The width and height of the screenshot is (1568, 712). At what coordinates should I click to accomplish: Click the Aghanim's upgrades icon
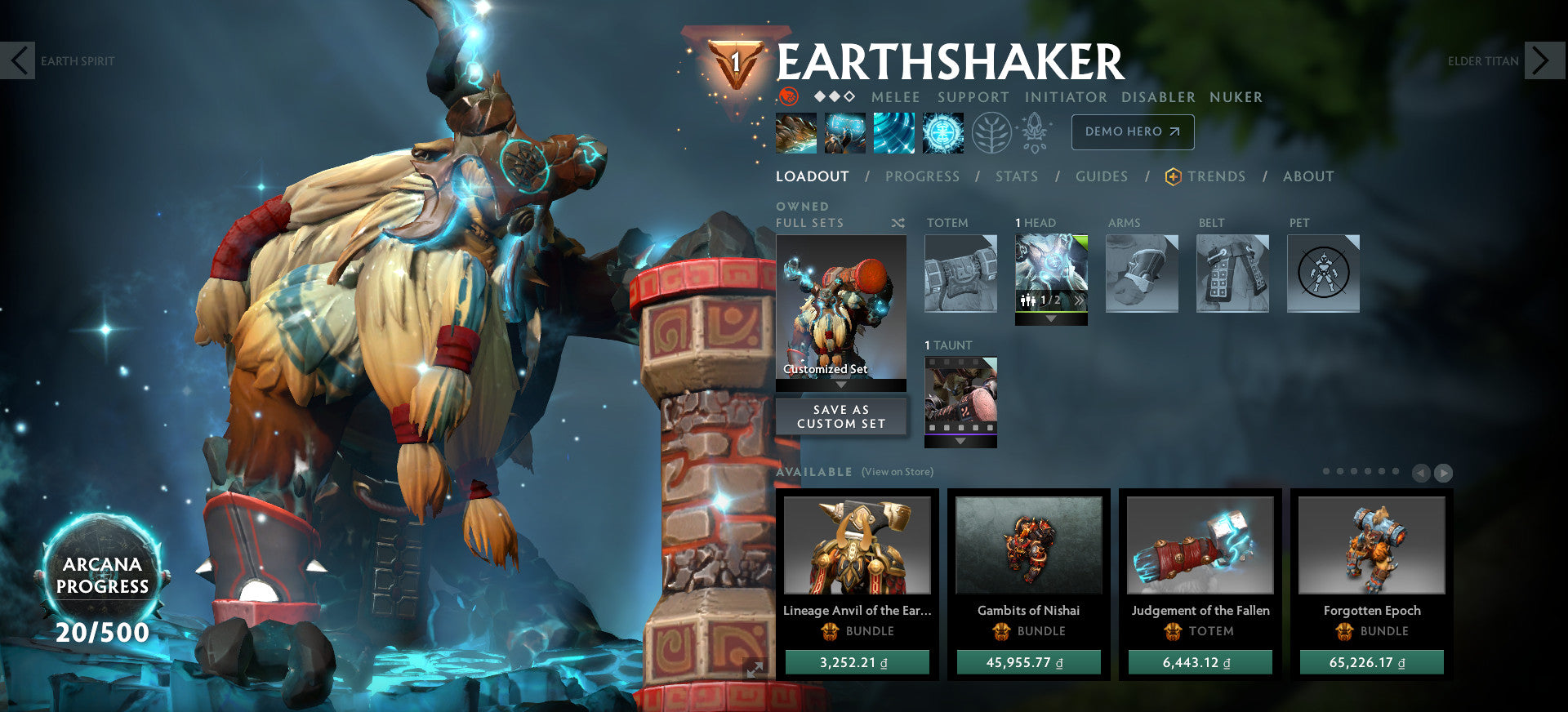click(x=1034, y=131)
